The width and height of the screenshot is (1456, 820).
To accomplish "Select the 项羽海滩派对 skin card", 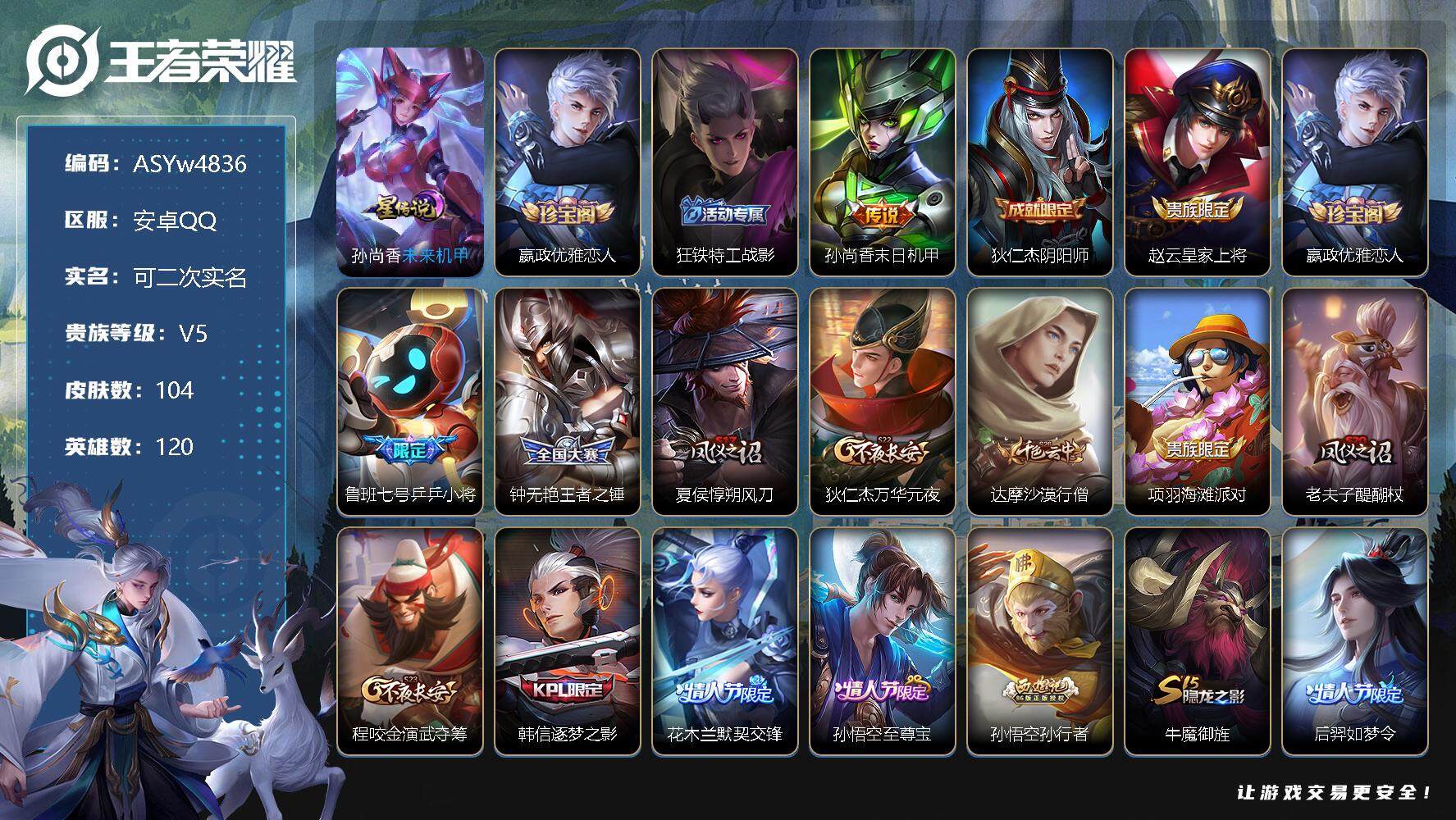I will pyautogui.click(x=1198, y=401).
